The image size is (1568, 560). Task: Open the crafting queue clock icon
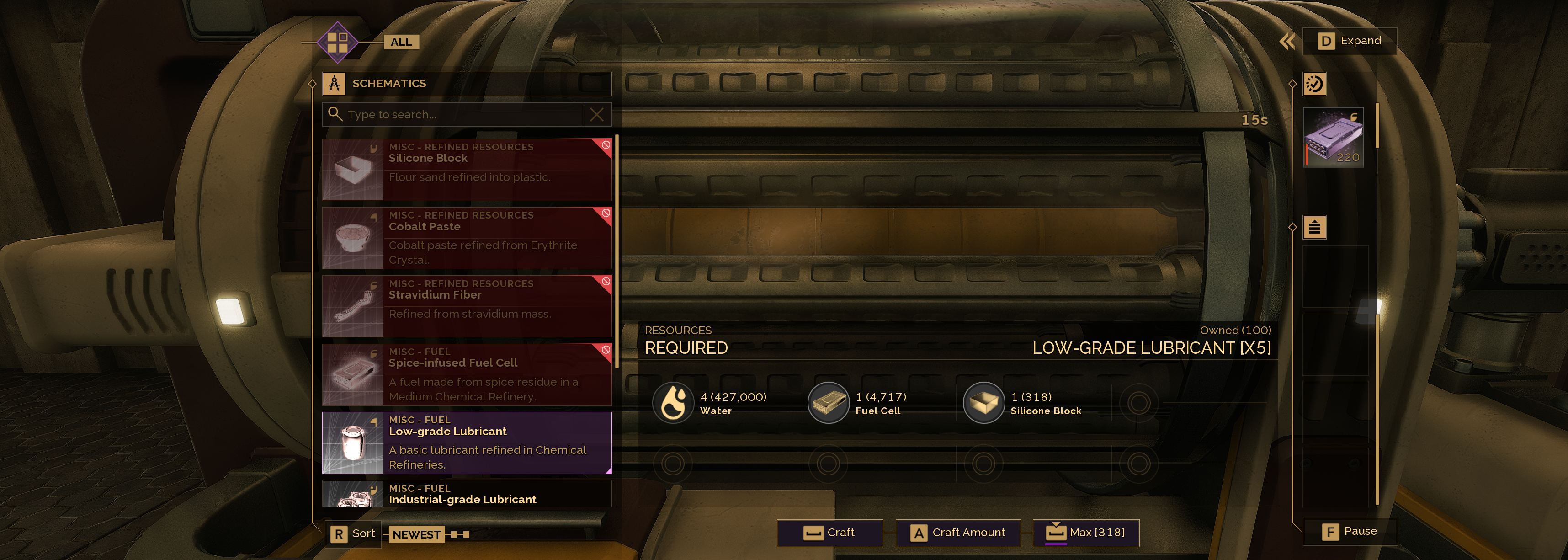point(1313,84)
